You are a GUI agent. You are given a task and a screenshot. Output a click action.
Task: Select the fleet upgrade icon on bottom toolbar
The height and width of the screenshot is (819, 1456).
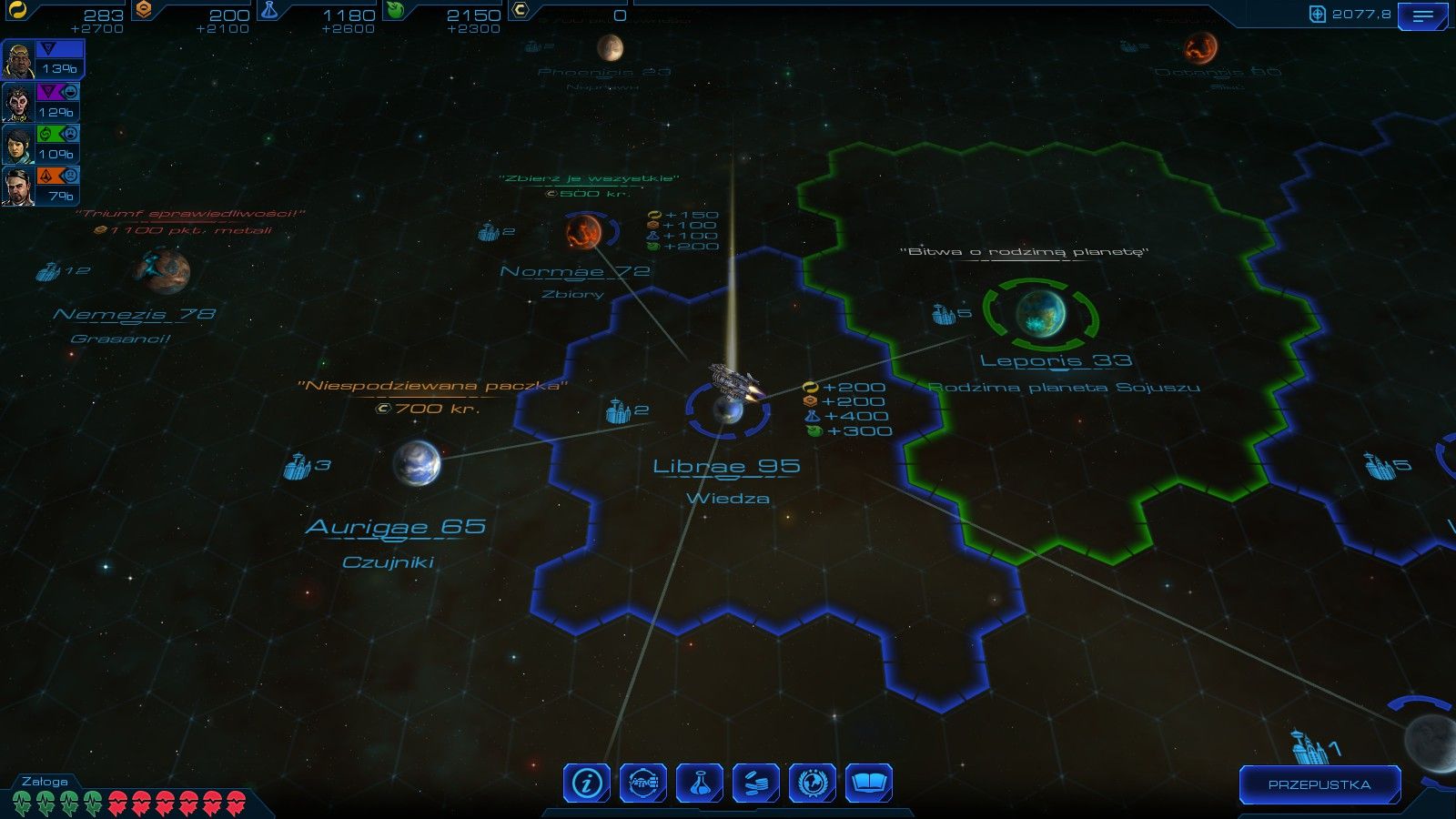(x=642, y=783)
